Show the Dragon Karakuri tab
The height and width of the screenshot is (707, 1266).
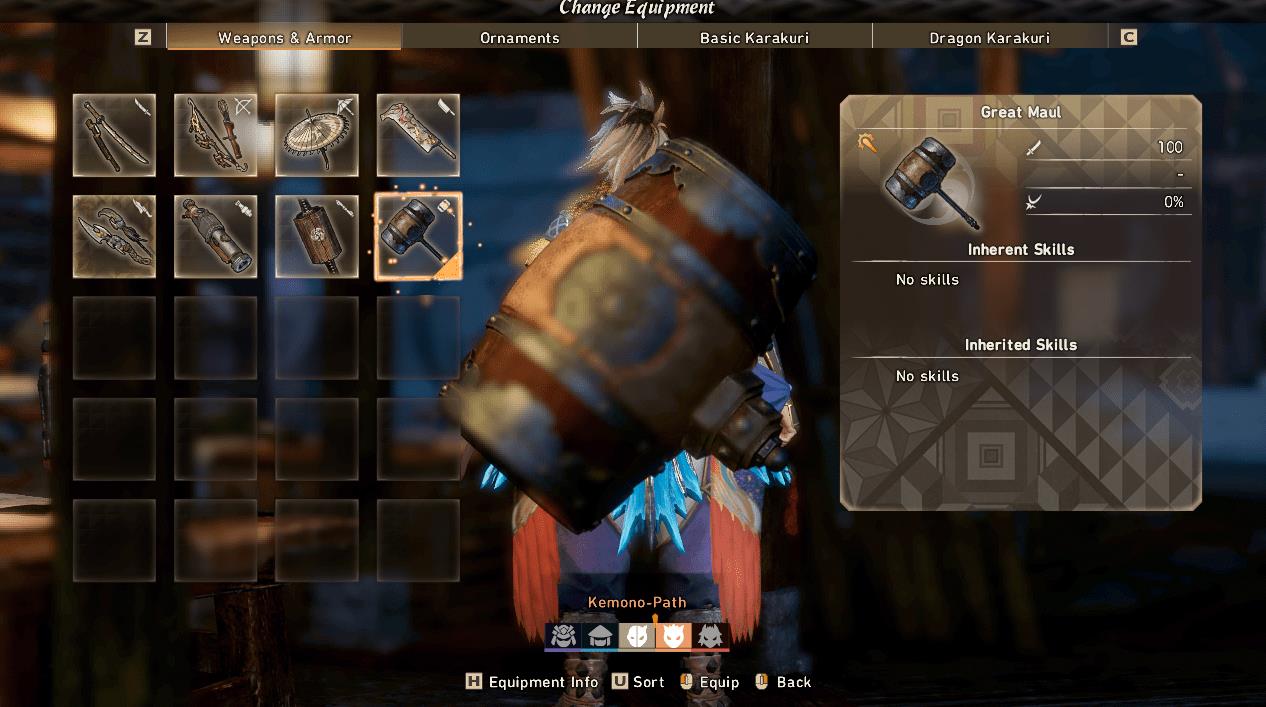pyautogui.click(x=989, y=38)
